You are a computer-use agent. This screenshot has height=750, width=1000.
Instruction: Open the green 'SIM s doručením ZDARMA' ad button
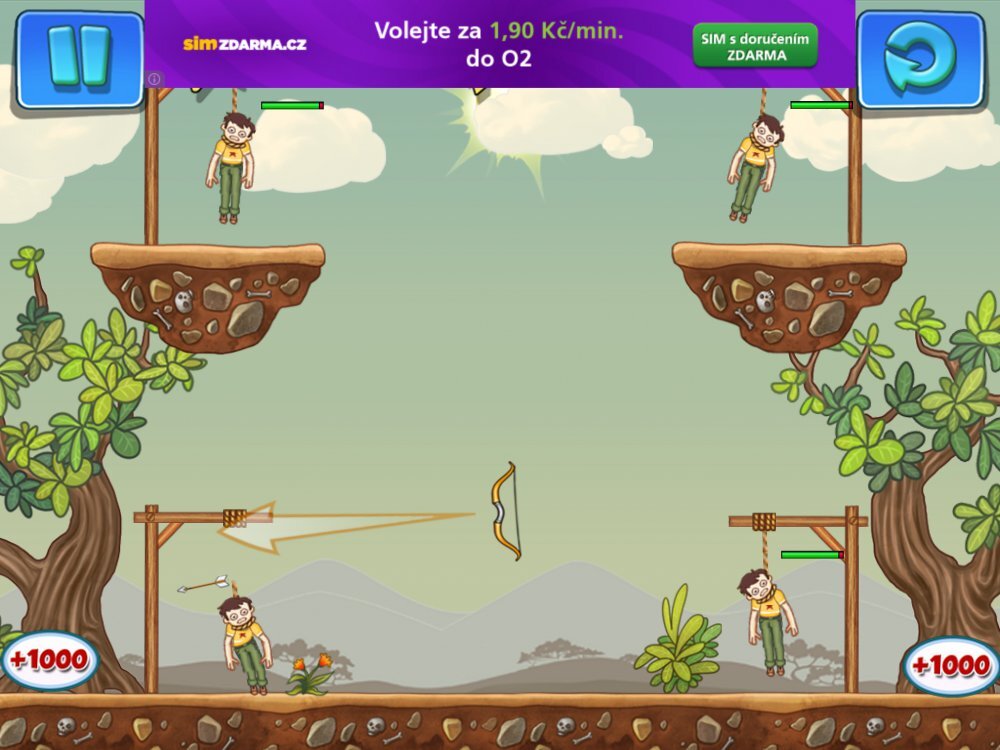pos(755,46)
